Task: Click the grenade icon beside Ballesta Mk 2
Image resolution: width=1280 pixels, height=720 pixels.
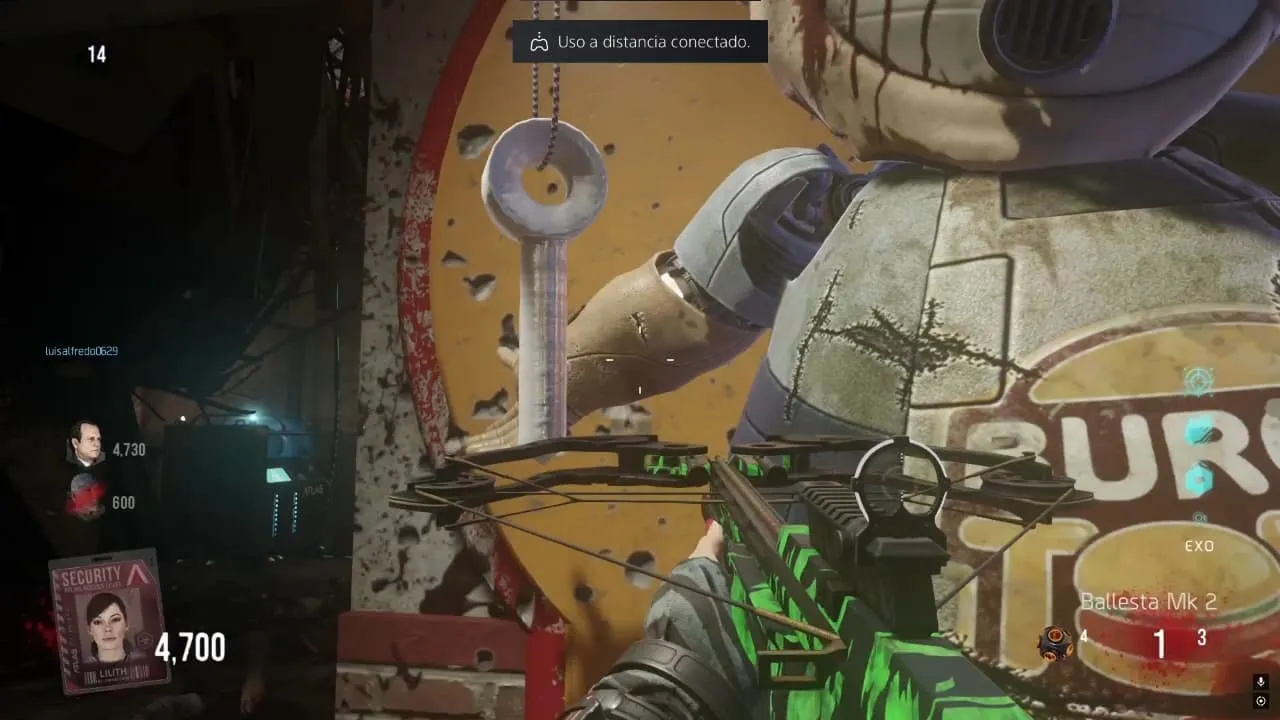Action: pyautogui.click(x=1054, y=641)
